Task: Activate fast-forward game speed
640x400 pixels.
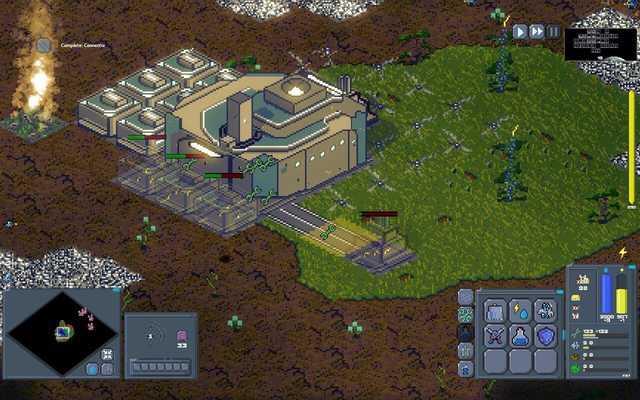Action: (x=537, y=32)
